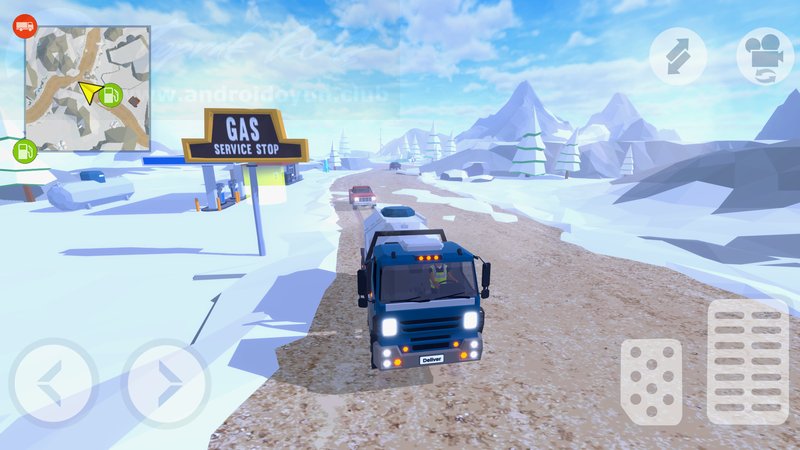Steer left with the left arrow button
The width and height of the screenshot is (800, 450).
tap(53, 383)
